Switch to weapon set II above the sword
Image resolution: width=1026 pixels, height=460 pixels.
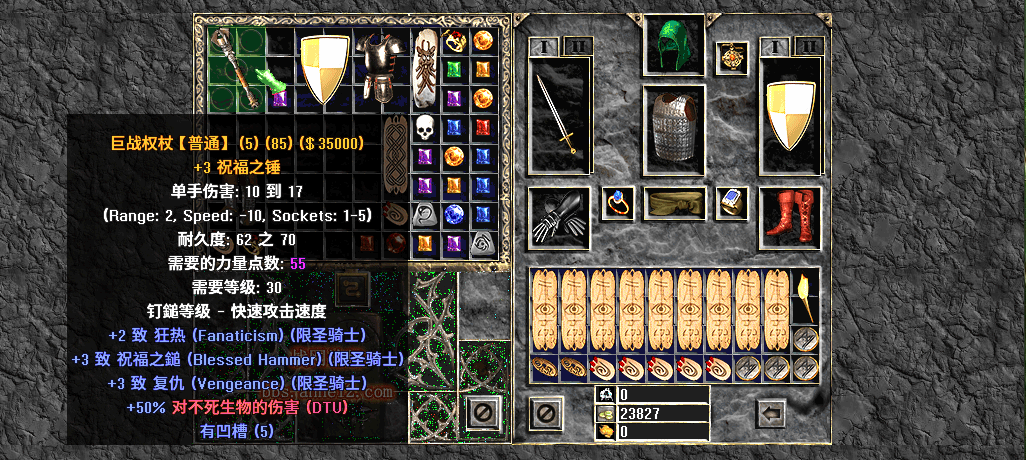click(x=578, y=45)
